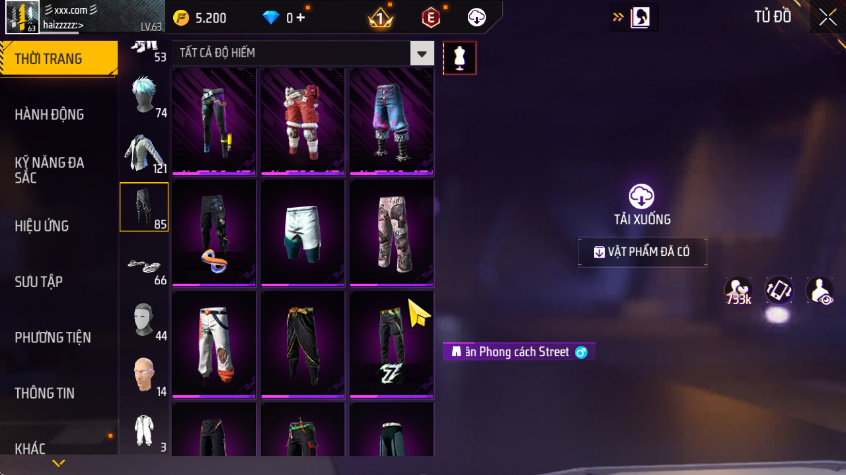Image resolution: width=846 pixels, height=475 pixels.
Task: Show the THÔNG TIN tab
Action: (45, 393)
